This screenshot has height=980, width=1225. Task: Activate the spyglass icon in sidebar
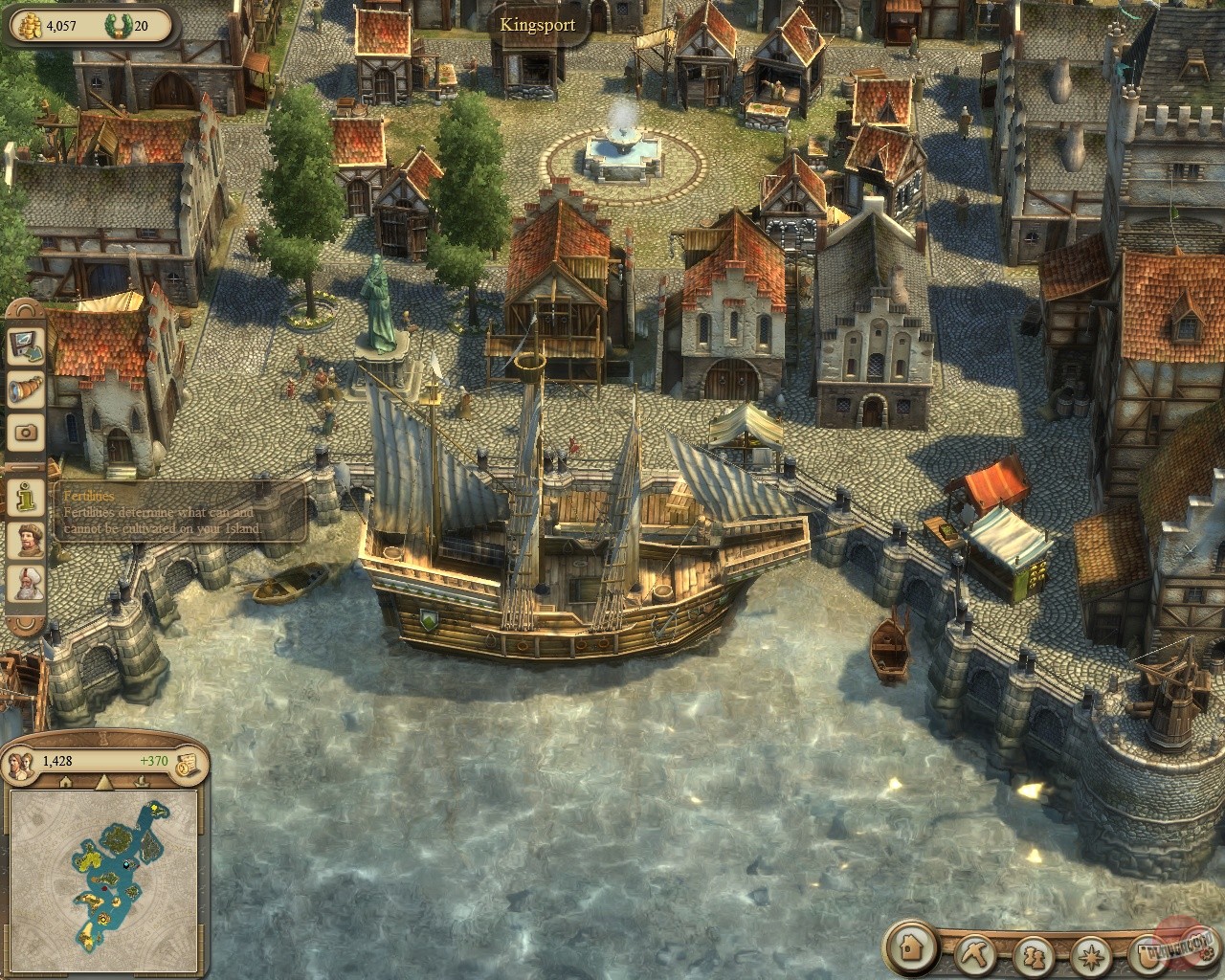27,390
